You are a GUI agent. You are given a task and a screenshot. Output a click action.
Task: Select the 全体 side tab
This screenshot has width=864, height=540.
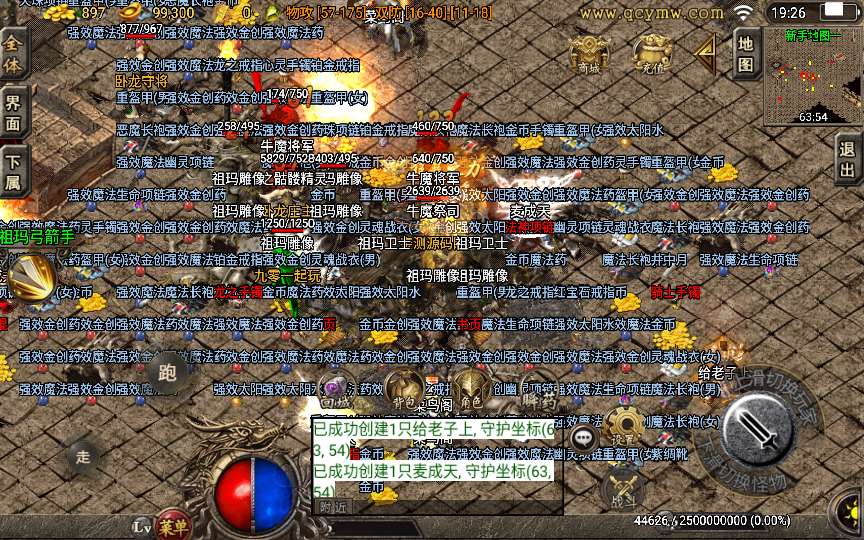click(13, 54)
